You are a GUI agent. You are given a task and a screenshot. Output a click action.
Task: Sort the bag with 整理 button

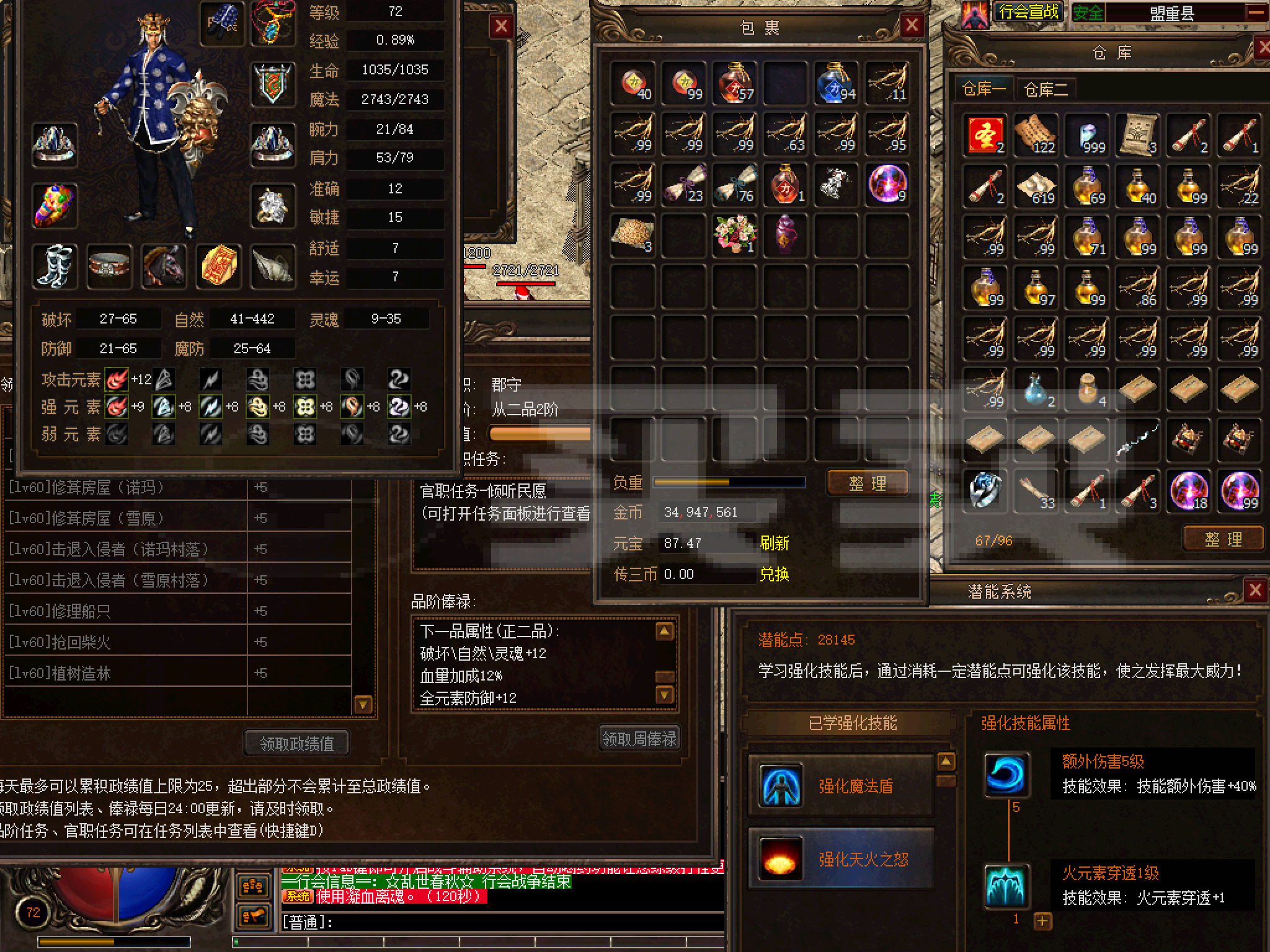pos(868,483)
